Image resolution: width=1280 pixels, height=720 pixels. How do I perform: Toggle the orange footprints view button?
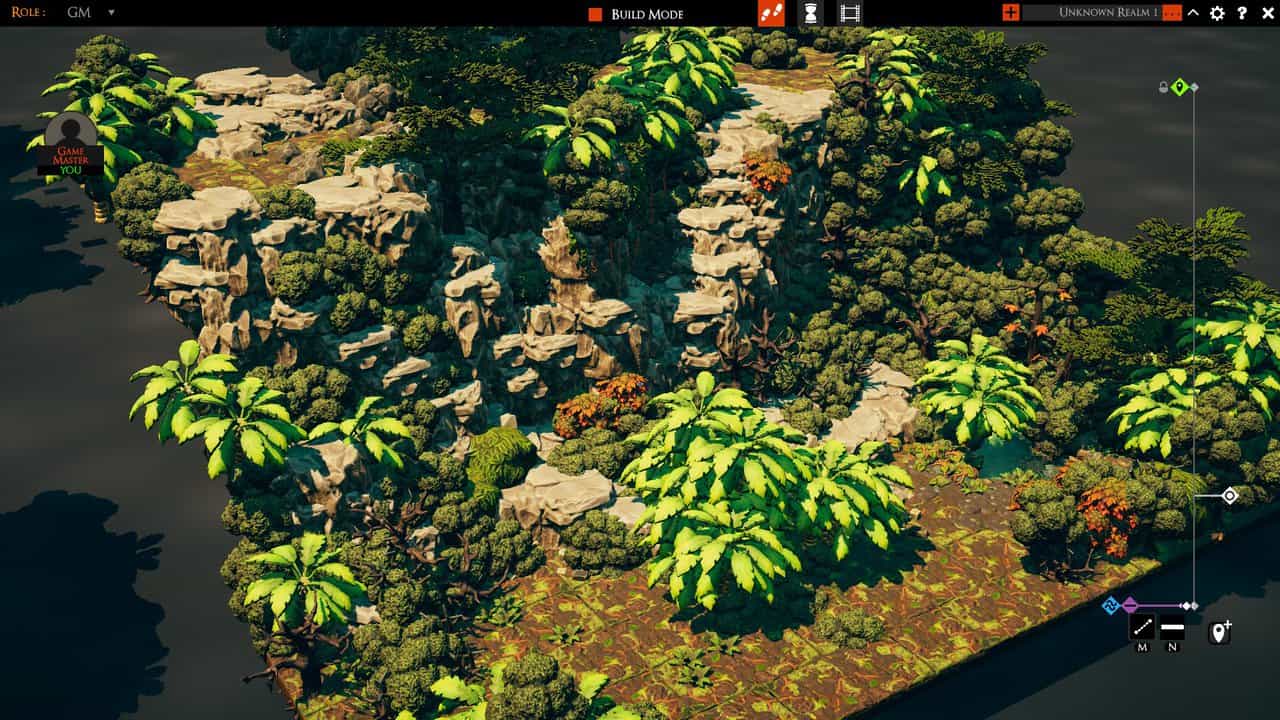pyautogui.click(x=772, y=12)
